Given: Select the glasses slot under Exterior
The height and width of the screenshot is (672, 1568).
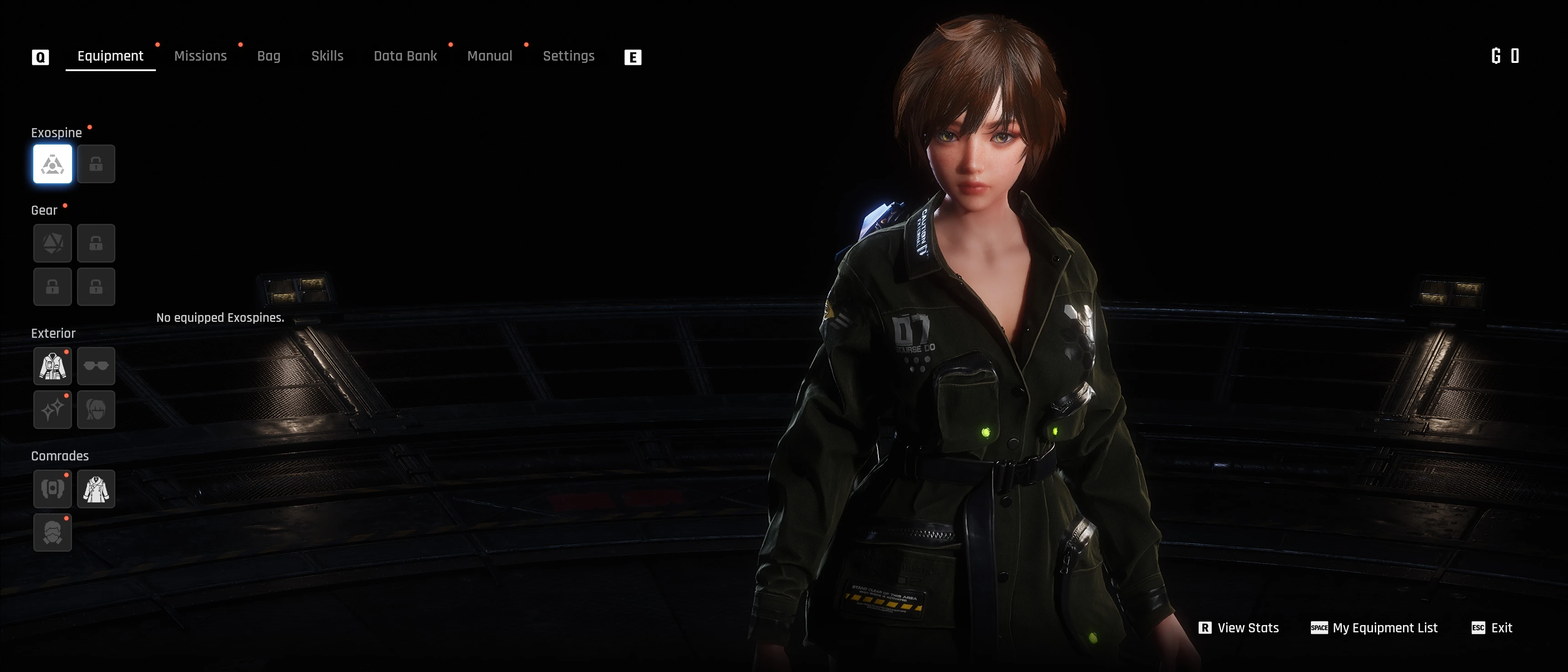Looking at the screenshot, I should [96, 367].
